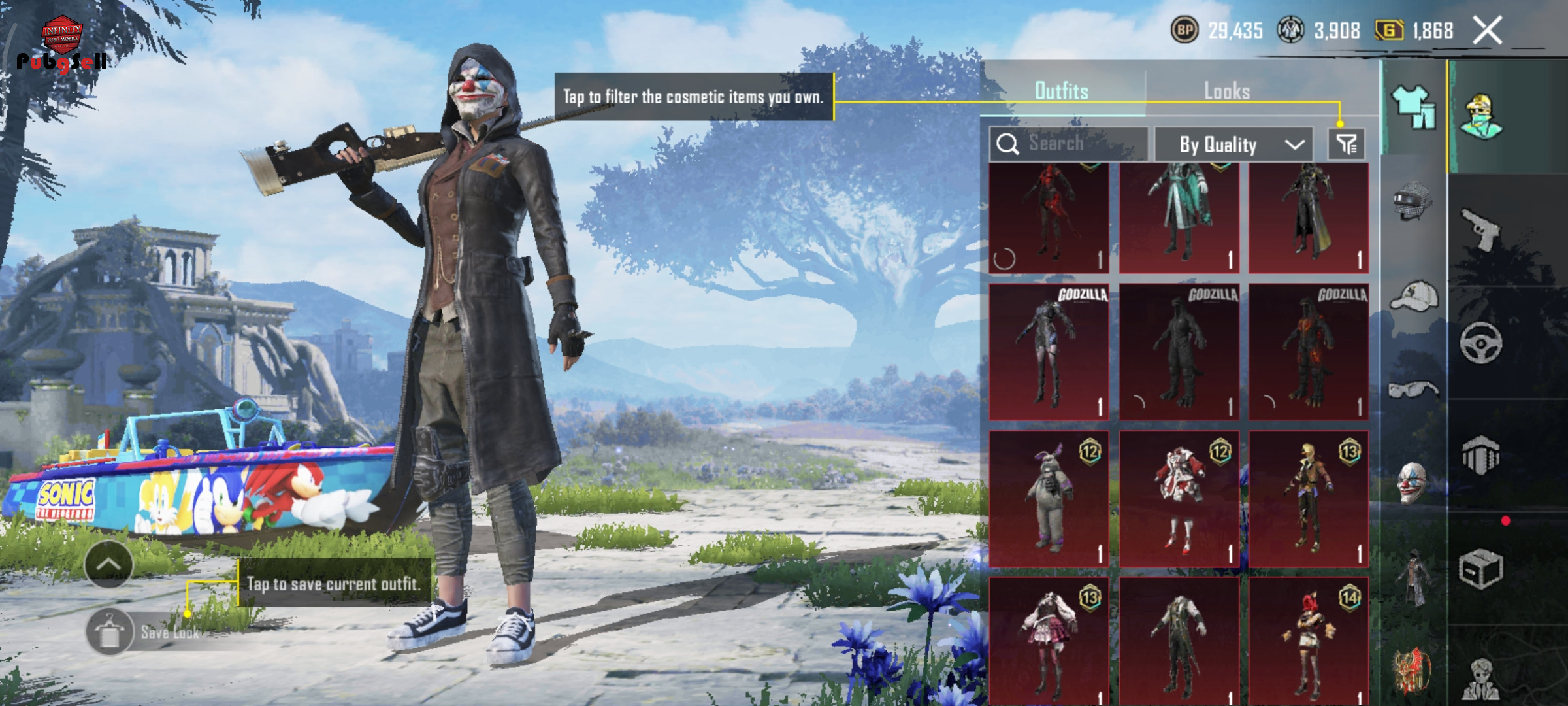Choose the red and white dress outfit

pos(1179,499)
